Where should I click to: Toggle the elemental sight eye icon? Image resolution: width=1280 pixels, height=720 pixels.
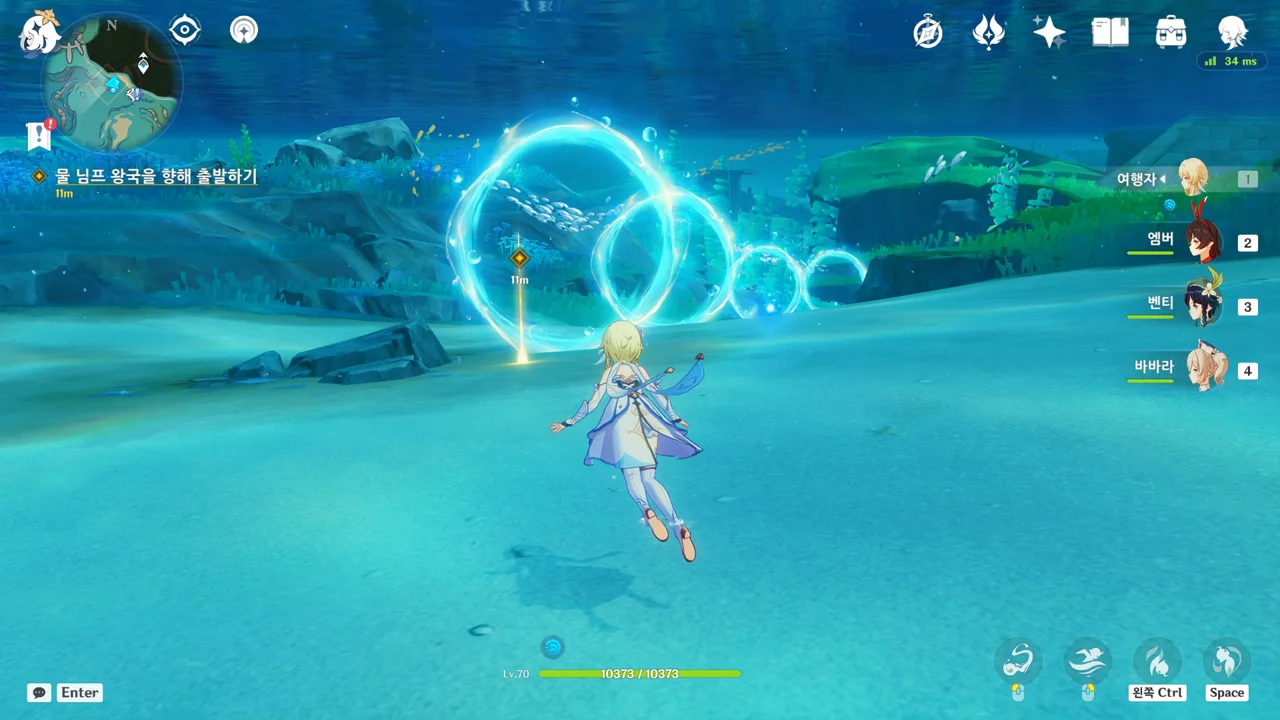(185, 30)
